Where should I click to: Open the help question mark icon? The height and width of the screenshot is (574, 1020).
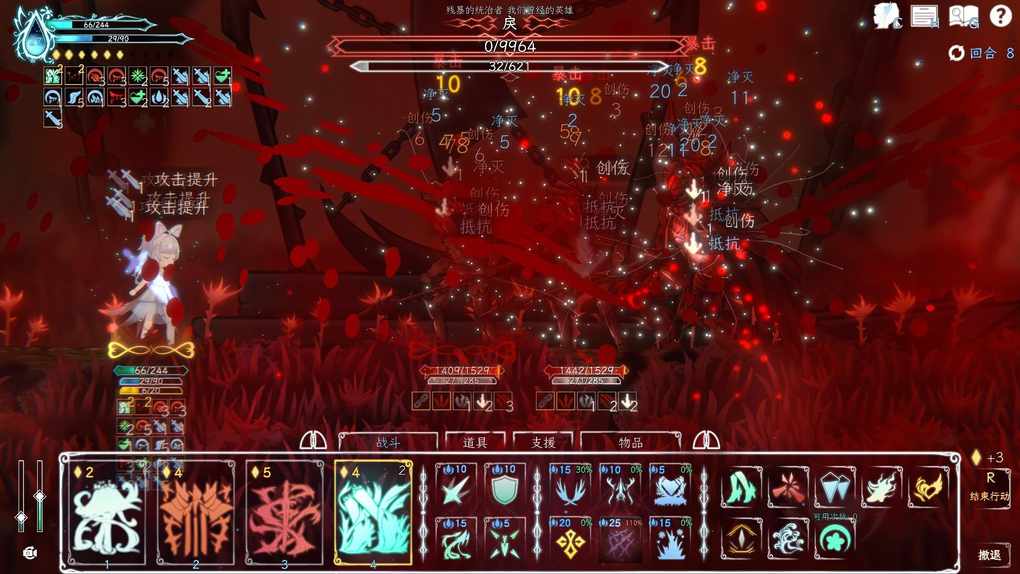pos(1000,15)
